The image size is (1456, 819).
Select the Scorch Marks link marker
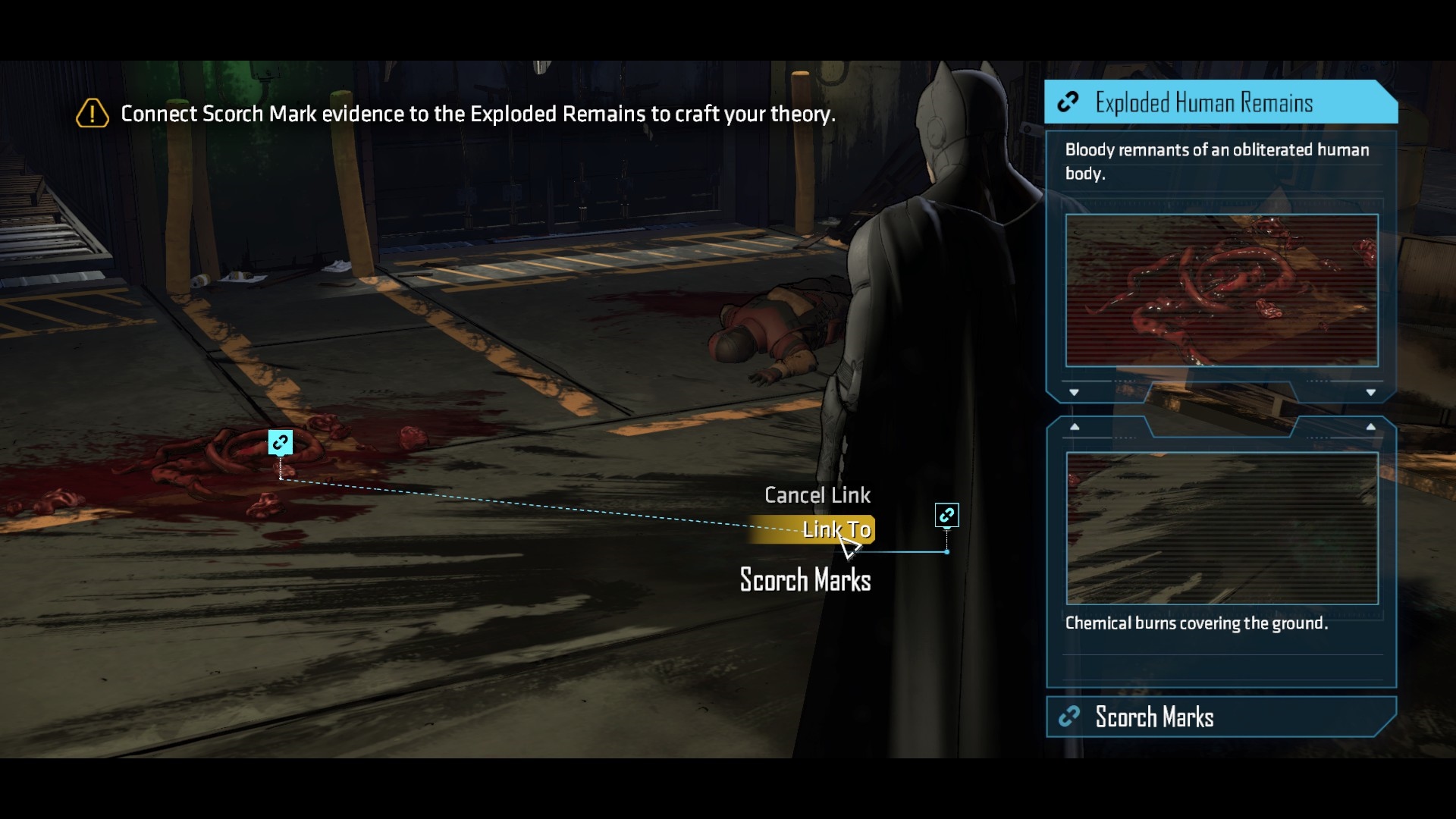(x=946, y=516)
